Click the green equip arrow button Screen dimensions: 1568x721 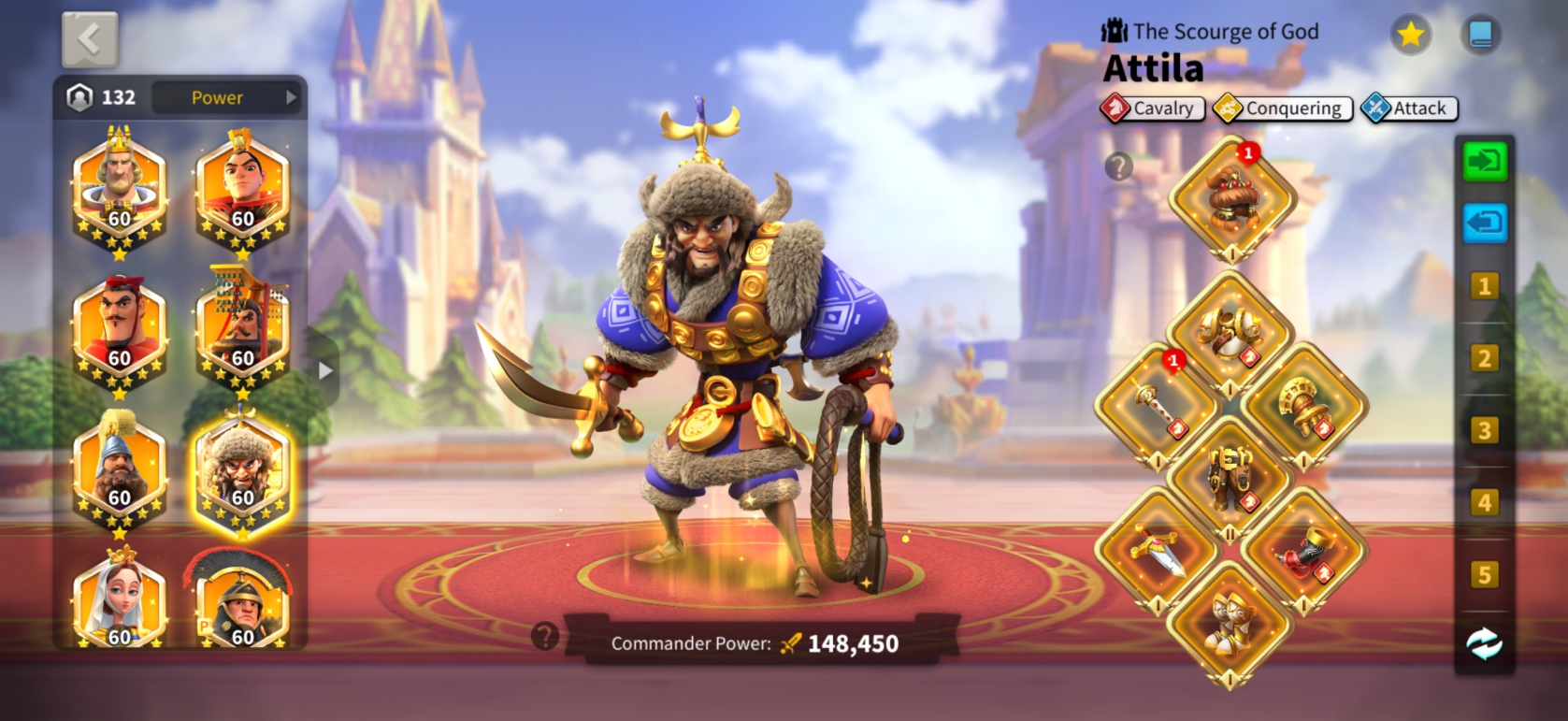coord(1485,162)
